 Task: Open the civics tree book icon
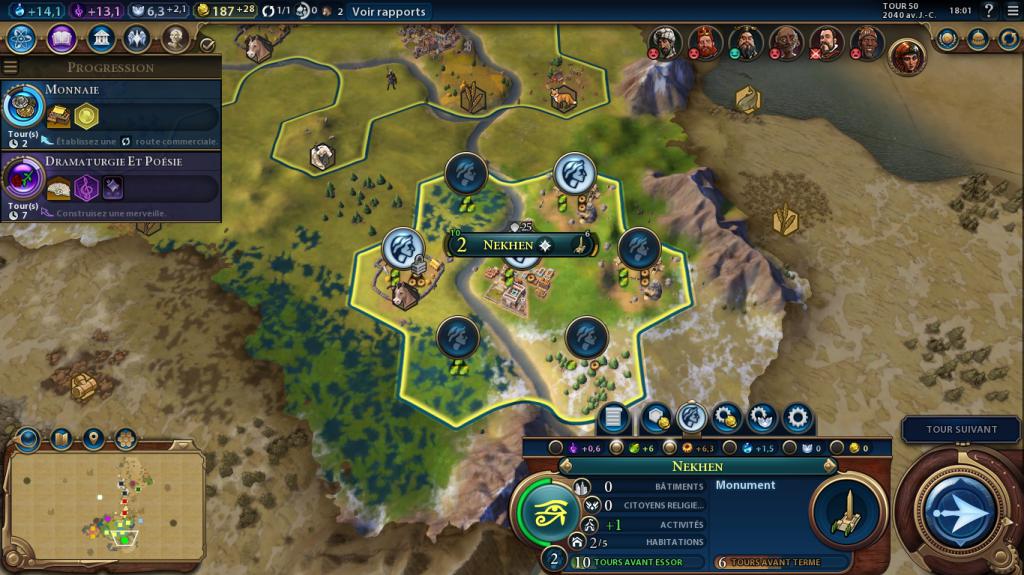coord(61,39)
